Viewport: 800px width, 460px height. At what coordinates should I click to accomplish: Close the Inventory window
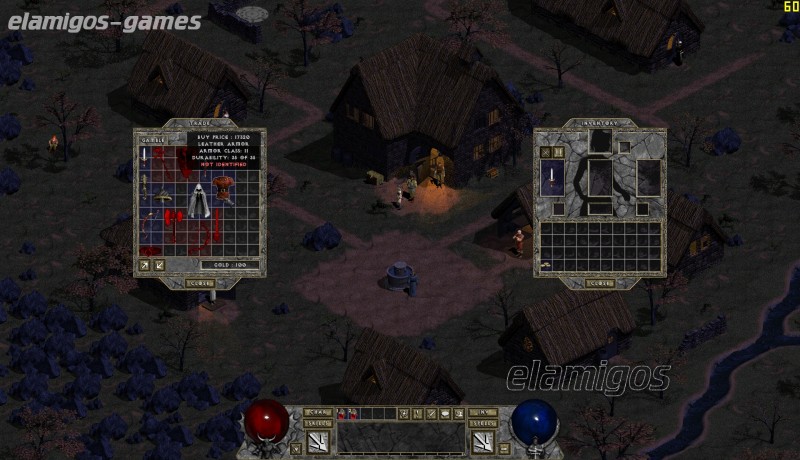pyautogui.click(x=600, y=283)
